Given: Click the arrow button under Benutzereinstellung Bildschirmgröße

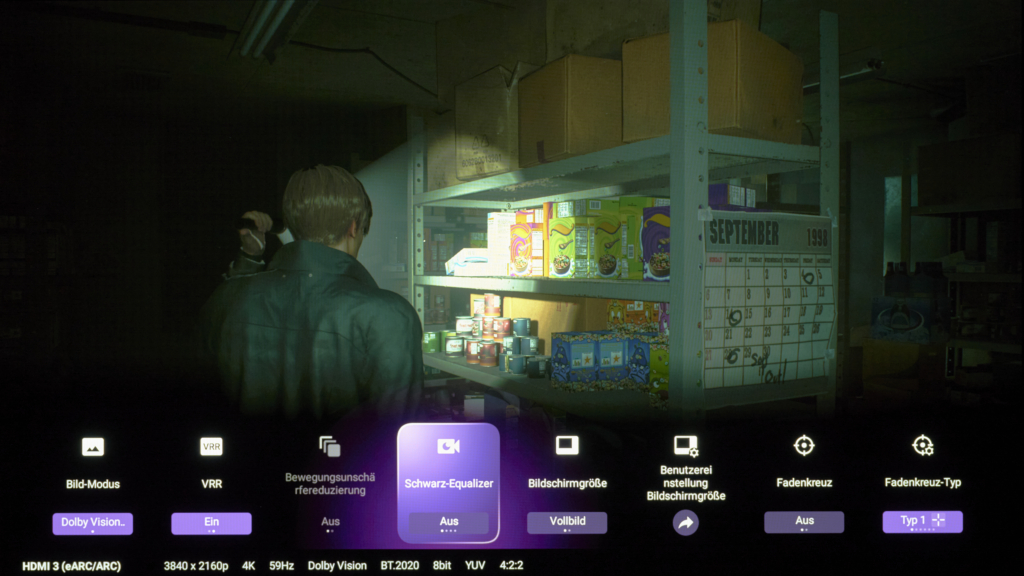Looking at the screenshot, I should tap(685, 522).
